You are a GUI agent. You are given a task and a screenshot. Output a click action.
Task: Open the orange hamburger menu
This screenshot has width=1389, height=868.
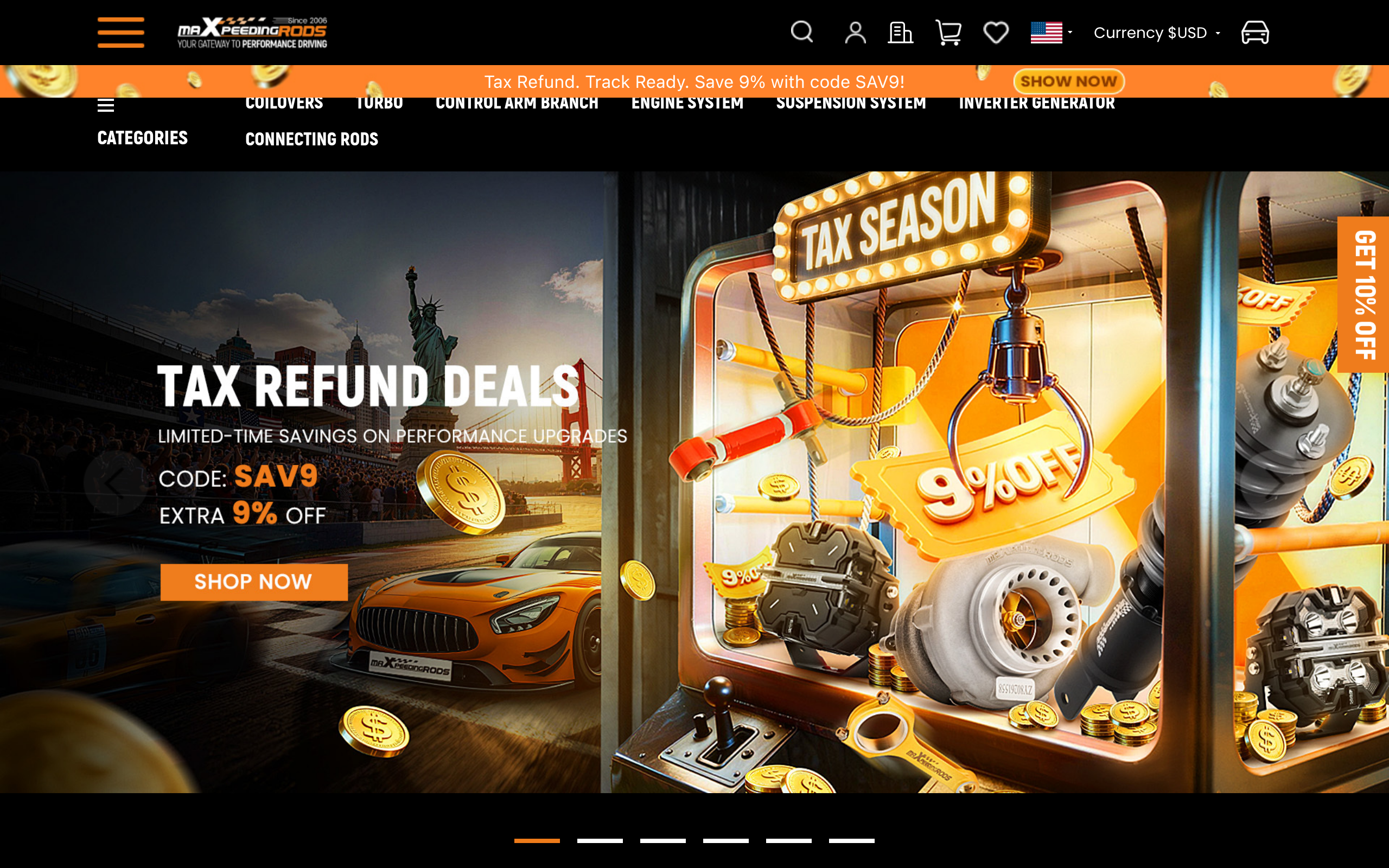pos(120,32)
